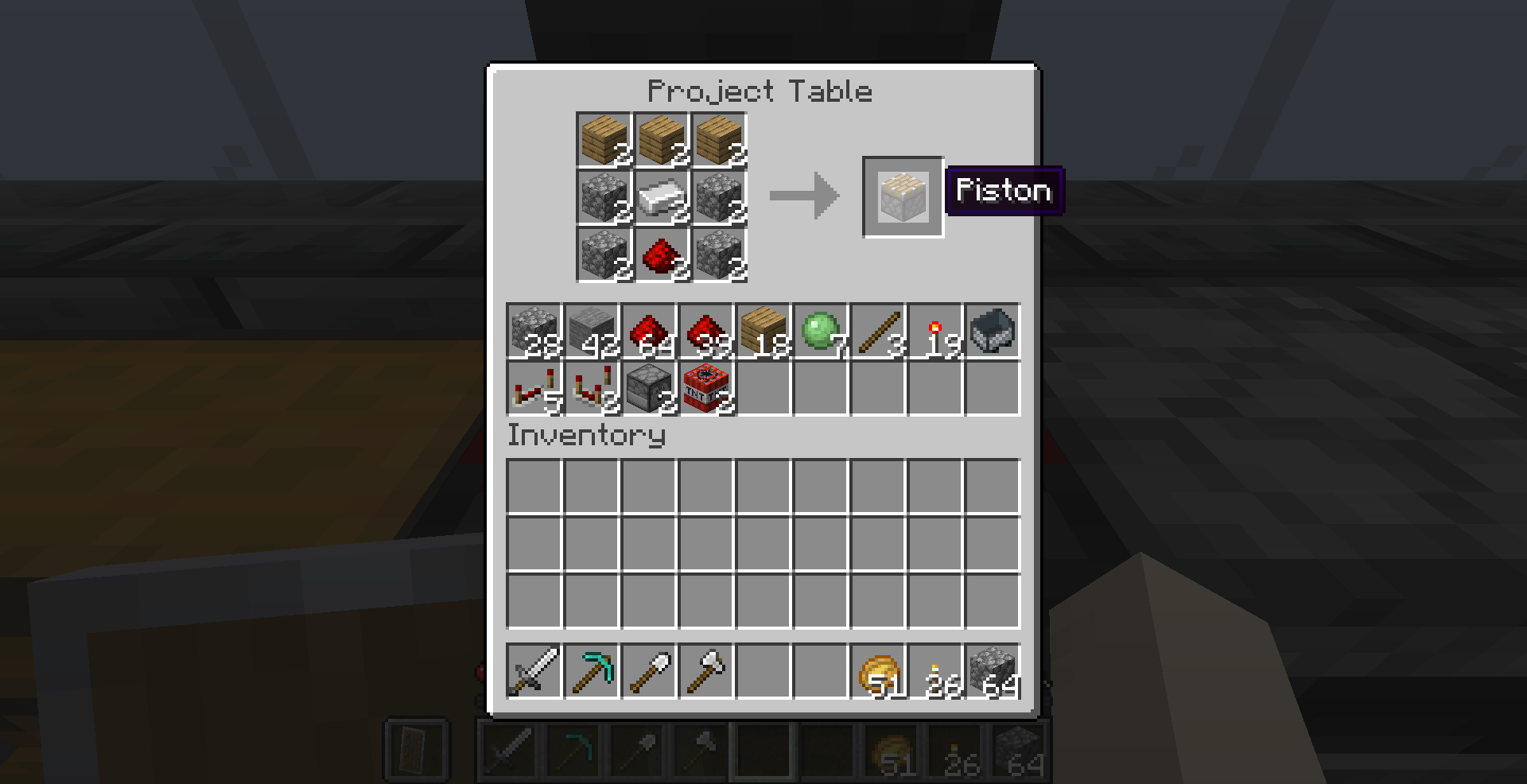Grab the redstone repeater stack of 5
Screen dimensions: 1527x784
pyautogui.click(x=534, y=390)
